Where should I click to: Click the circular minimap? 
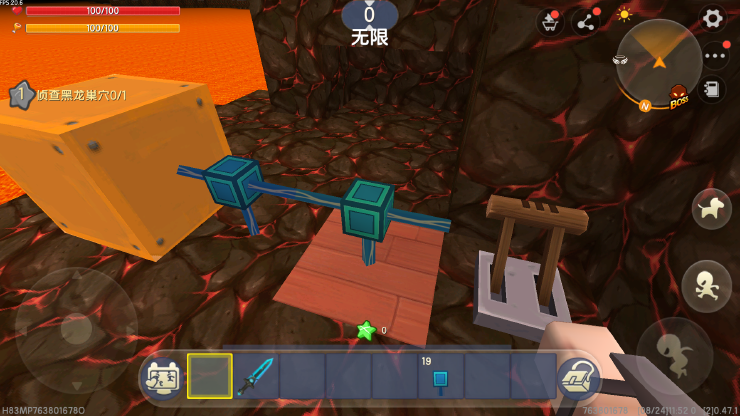pyautogui.click(x=658, y=62)
